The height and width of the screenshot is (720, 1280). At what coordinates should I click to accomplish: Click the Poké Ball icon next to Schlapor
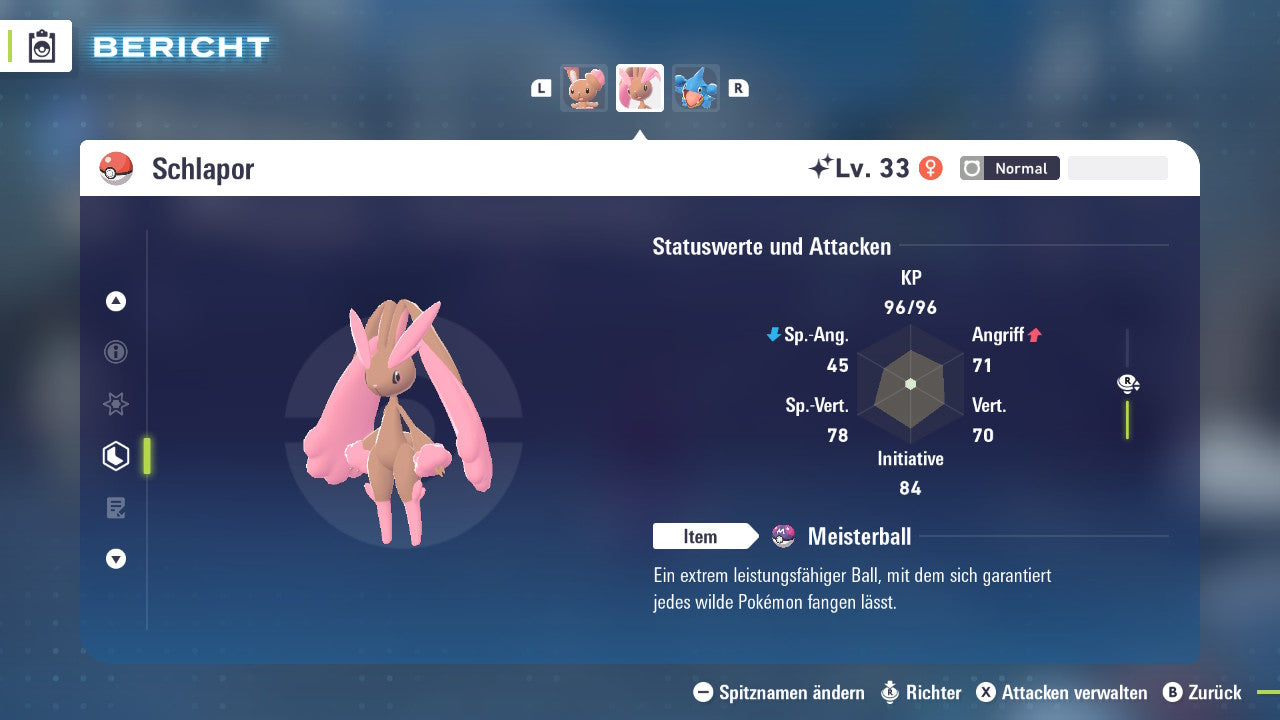117,168
